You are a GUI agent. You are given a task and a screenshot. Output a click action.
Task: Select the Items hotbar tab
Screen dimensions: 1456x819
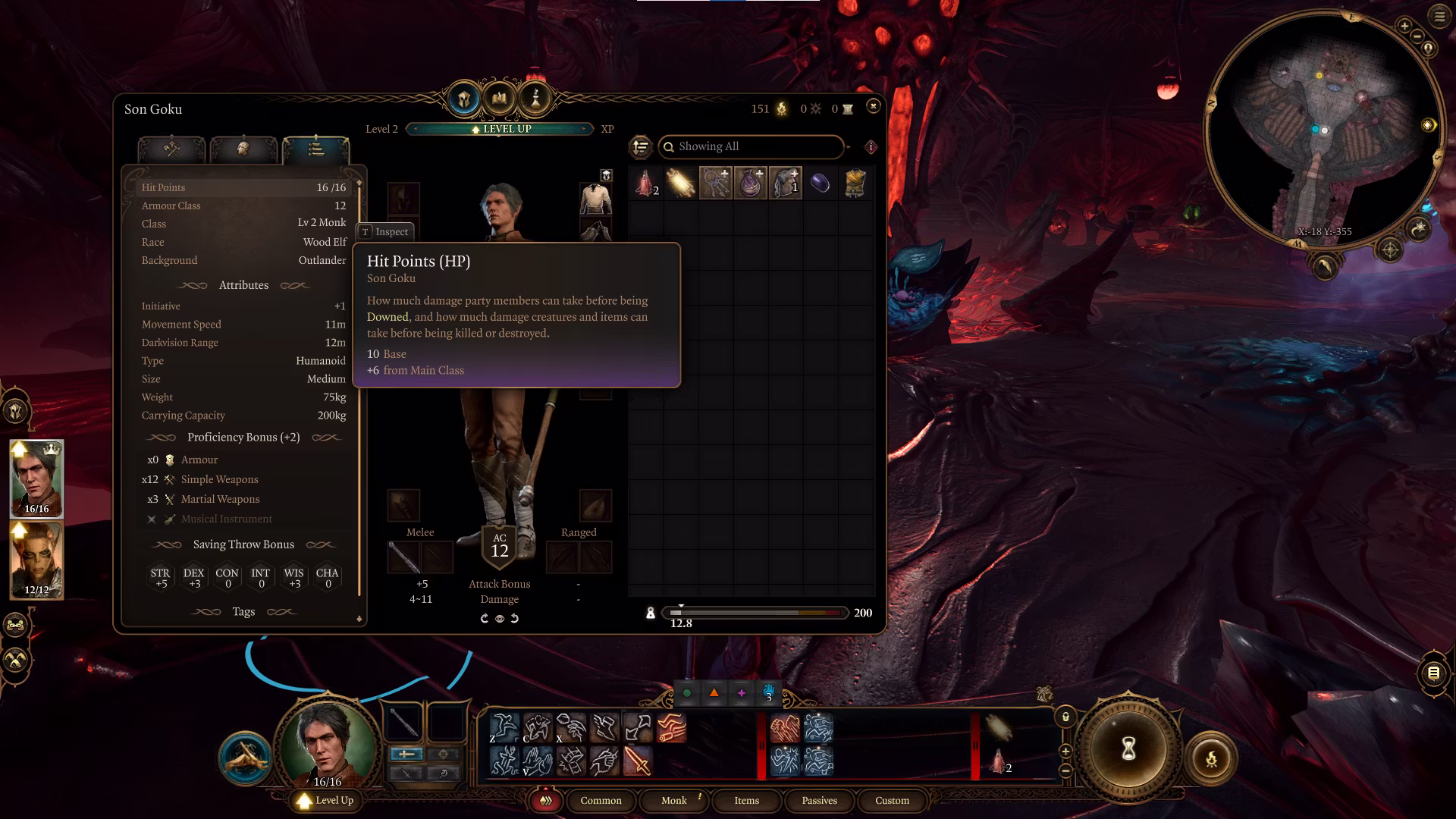pos(746,800)
